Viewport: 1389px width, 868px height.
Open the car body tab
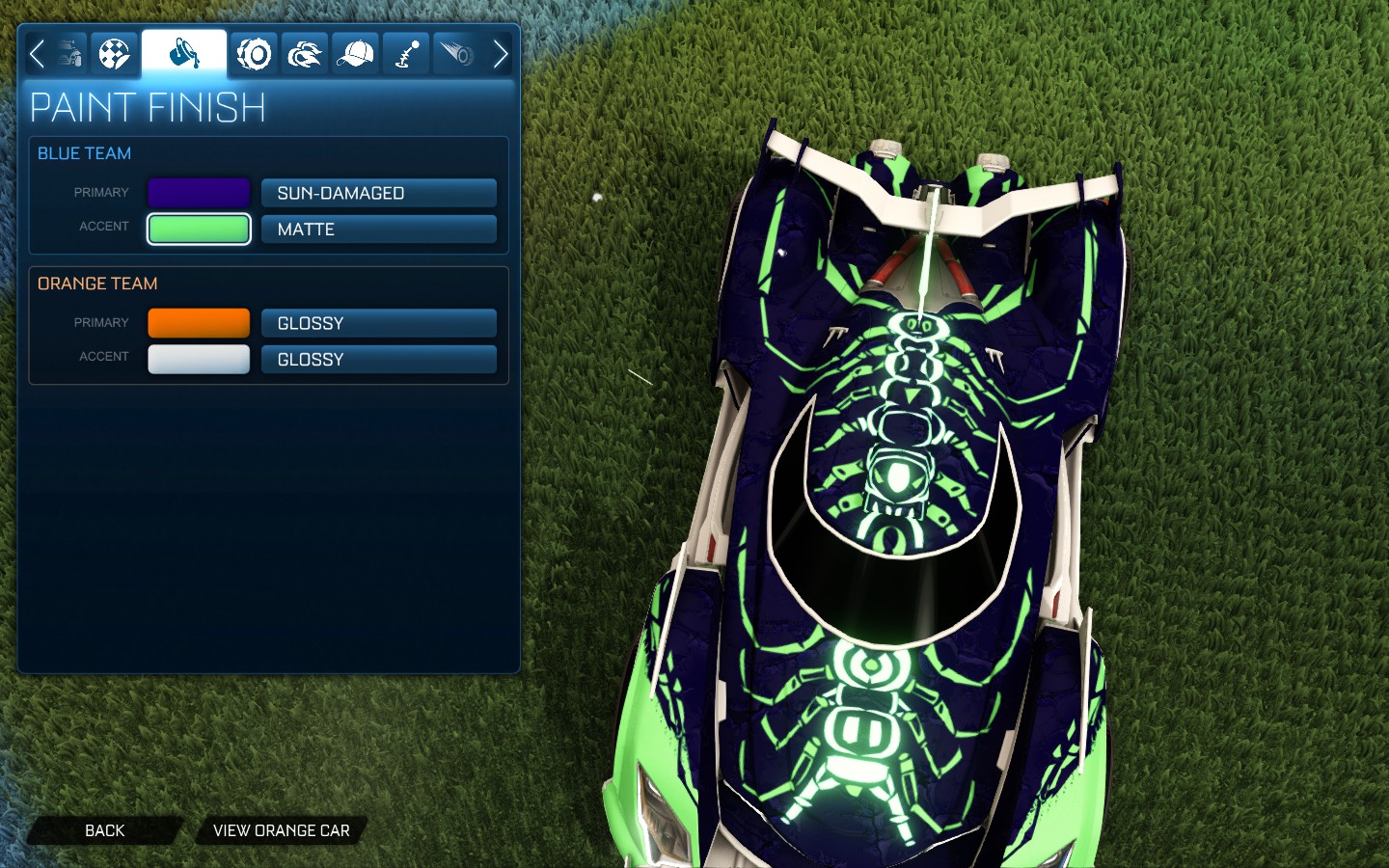point(68,53)
